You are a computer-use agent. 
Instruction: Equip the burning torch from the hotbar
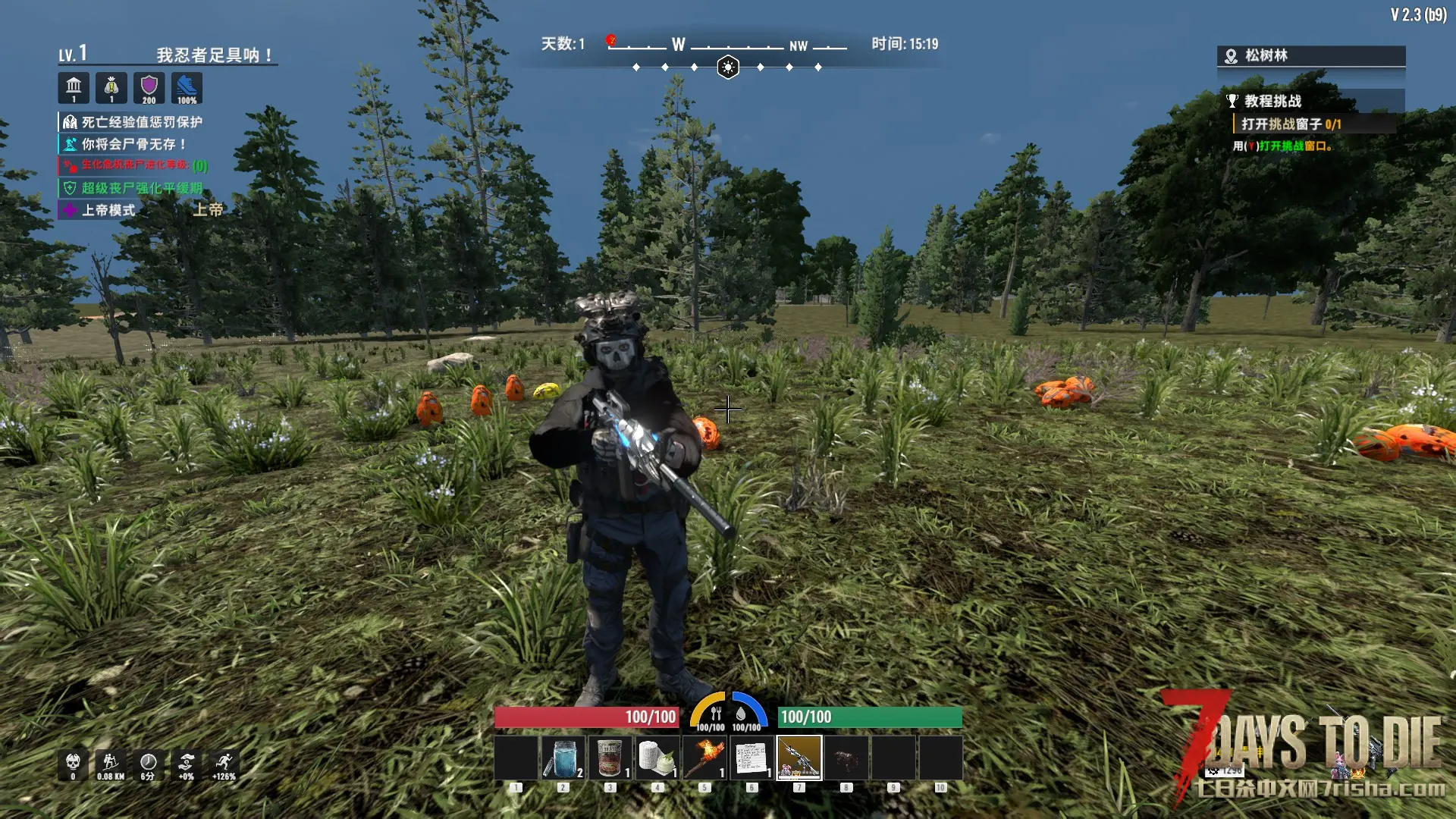(704, 758)
